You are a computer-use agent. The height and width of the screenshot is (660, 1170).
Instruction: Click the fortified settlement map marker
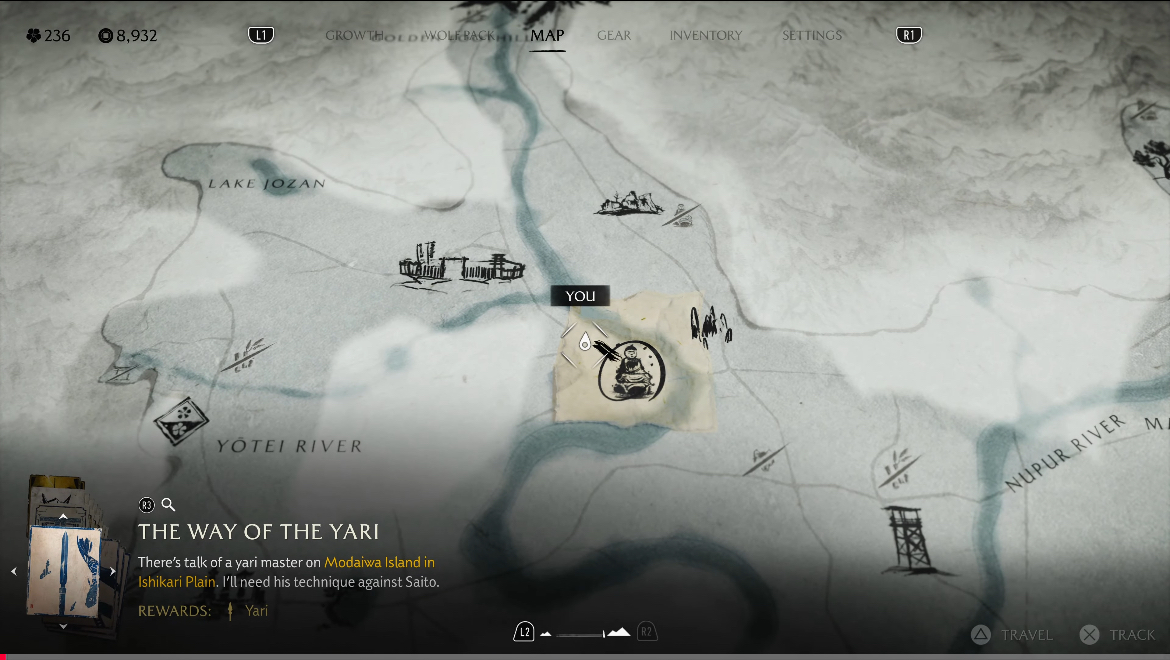(460, 268)
